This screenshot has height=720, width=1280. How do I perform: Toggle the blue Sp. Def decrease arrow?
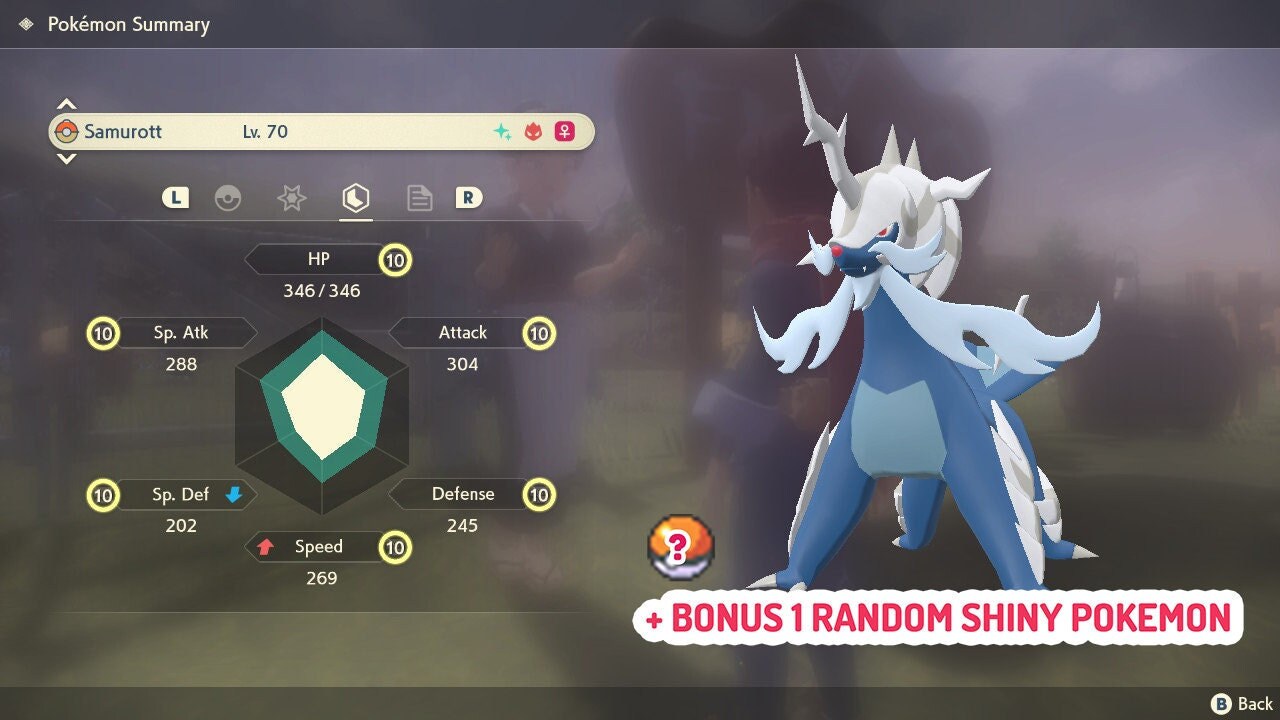point(232,493)
